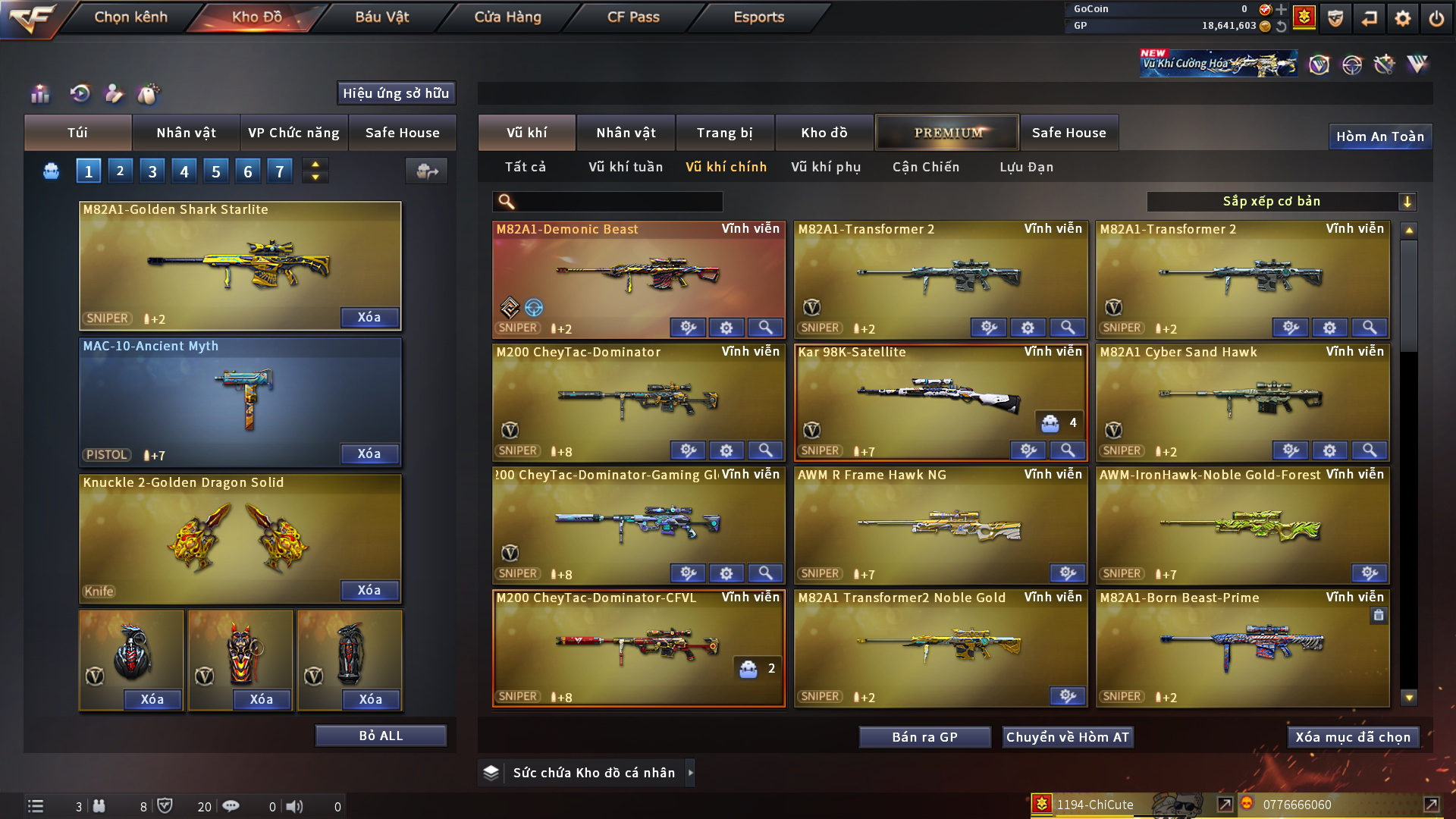
Task: Filter by Vũ khí phụ category
Action: pos(826,167)
